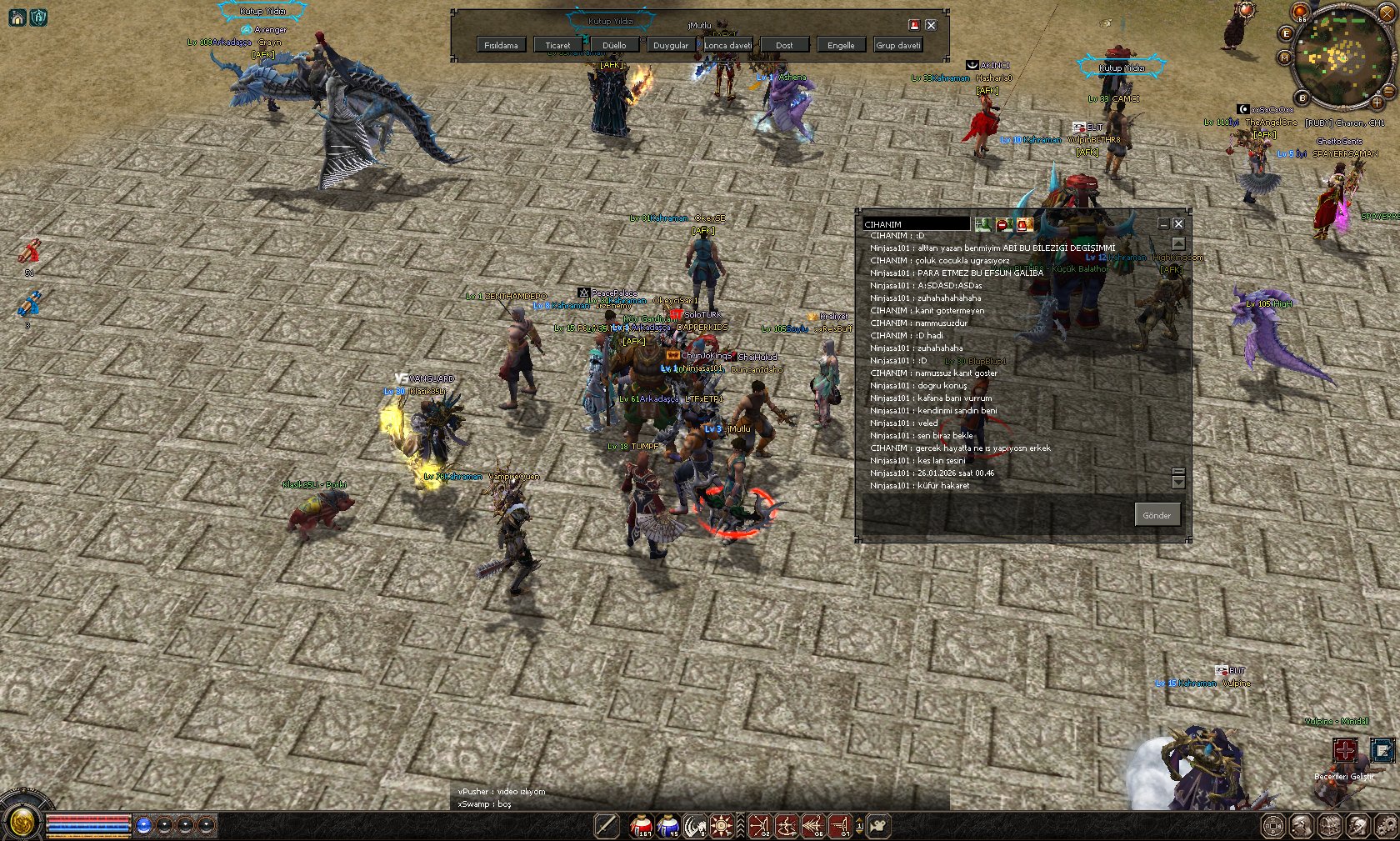Open a whisper with the Fısıldama button
Image resolution: width=1400 pixels, height=841 pixels.
(x=501, y=45)
